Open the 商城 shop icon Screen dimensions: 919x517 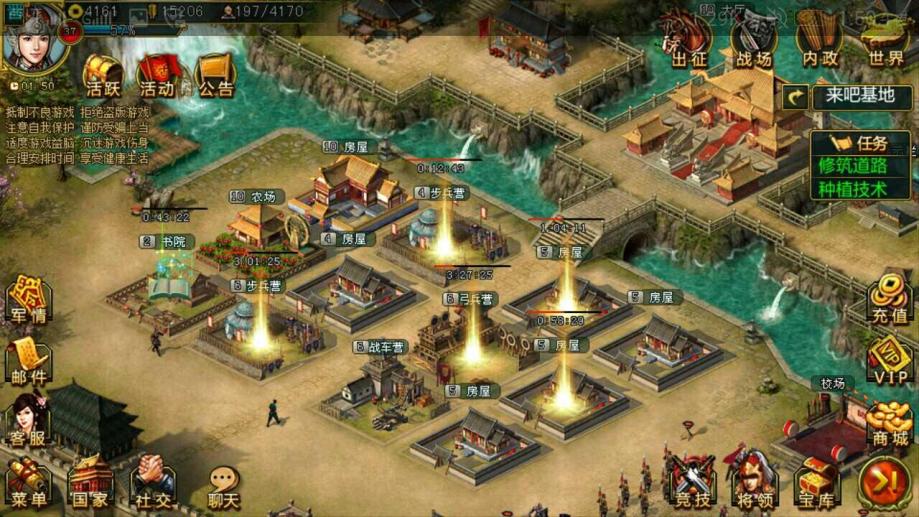click(x=888, y=423)
